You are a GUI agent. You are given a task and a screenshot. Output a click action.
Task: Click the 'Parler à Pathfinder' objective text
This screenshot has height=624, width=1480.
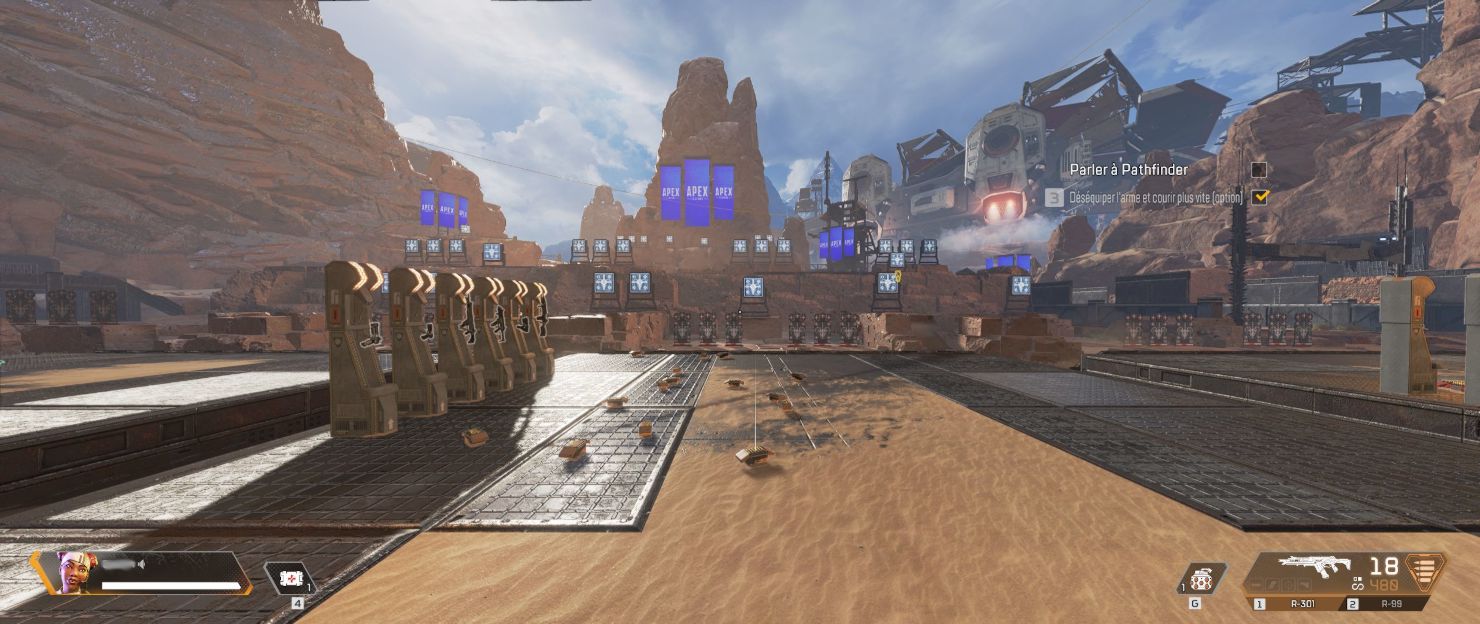[1128, 170]
